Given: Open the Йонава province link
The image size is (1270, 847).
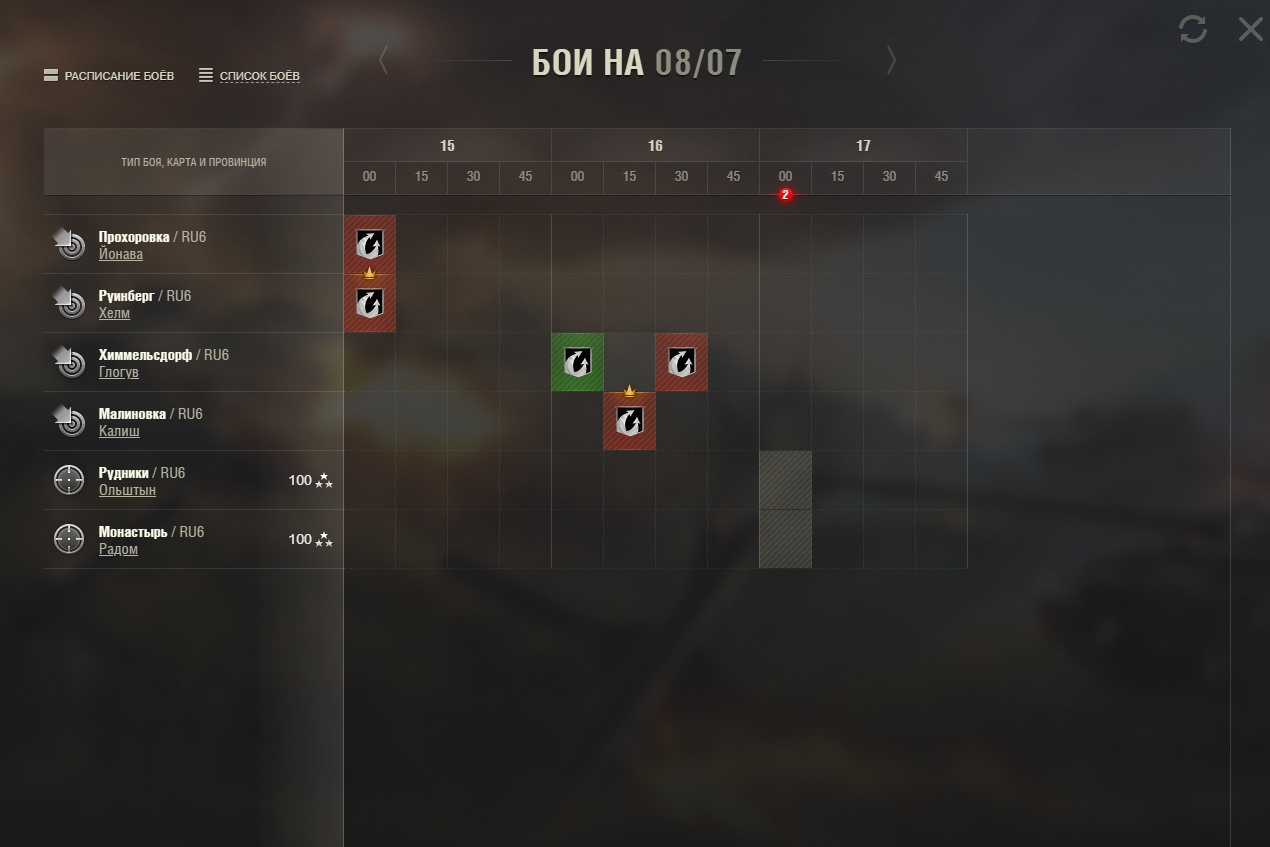Looking at the screenshot, I should [121, 254].
